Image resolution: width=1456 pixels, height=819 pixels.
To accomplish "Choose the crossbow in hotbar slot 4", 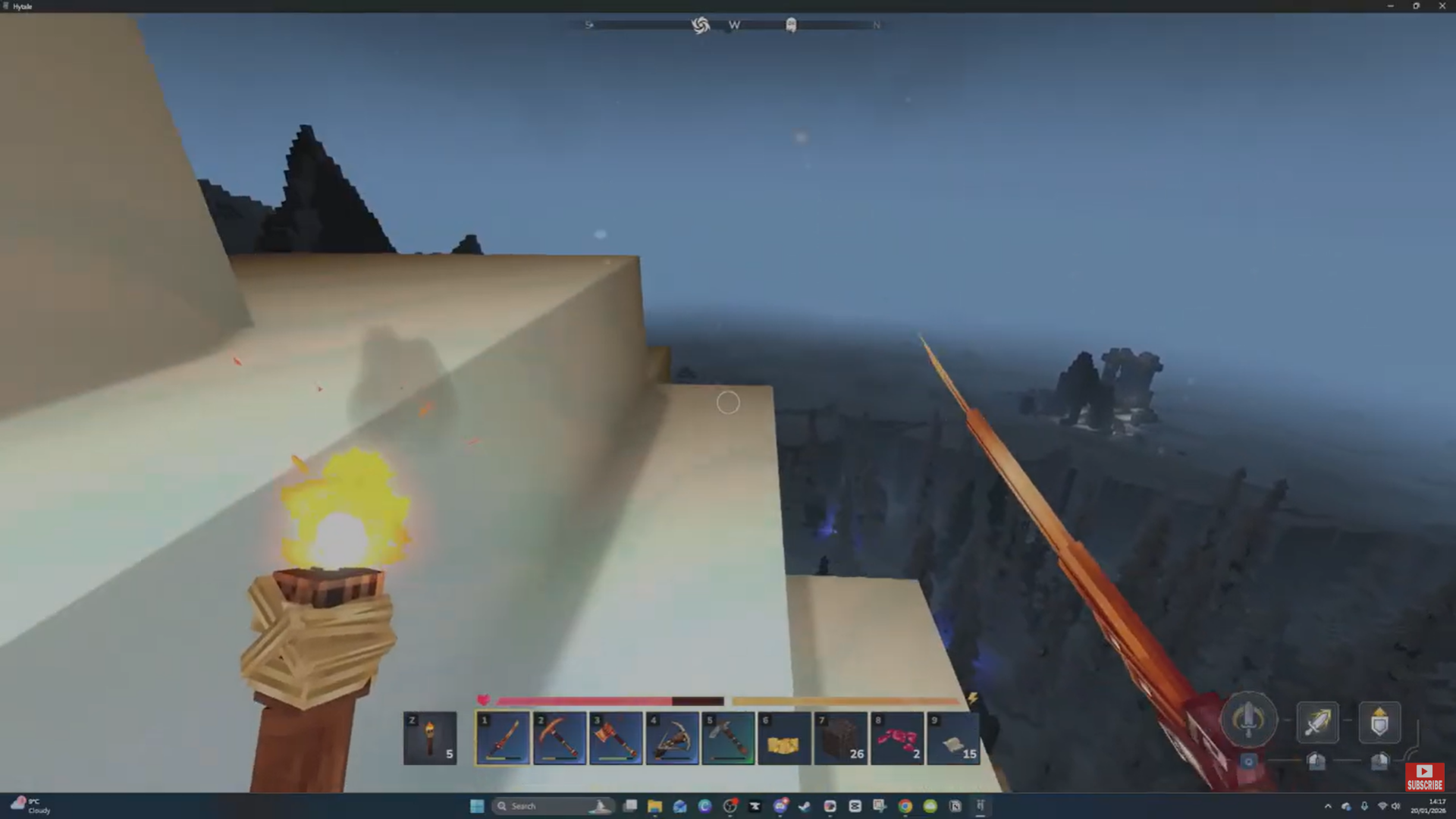I will (x=672, y=738).
